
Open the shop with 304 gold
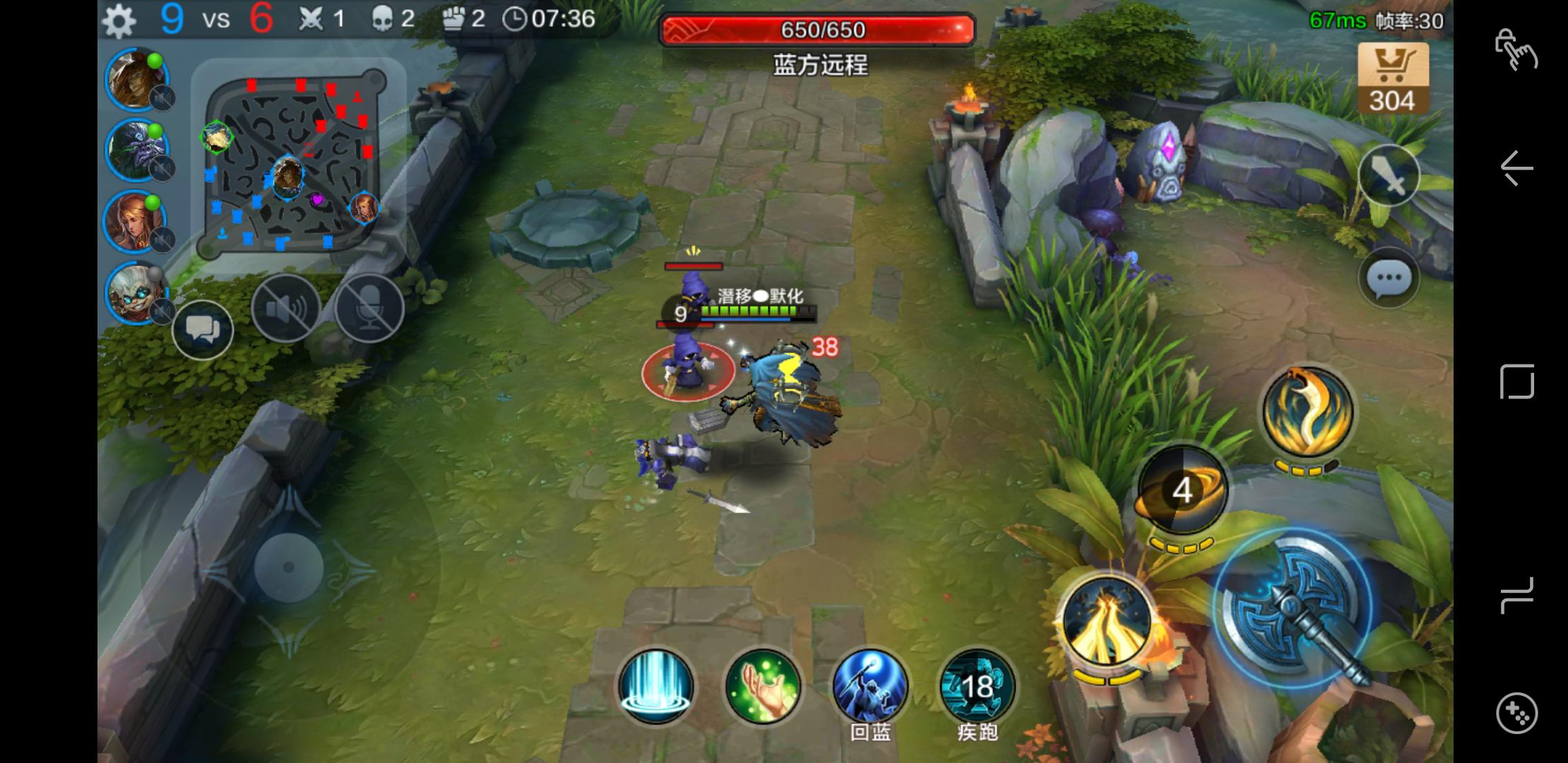[1392, 78]
